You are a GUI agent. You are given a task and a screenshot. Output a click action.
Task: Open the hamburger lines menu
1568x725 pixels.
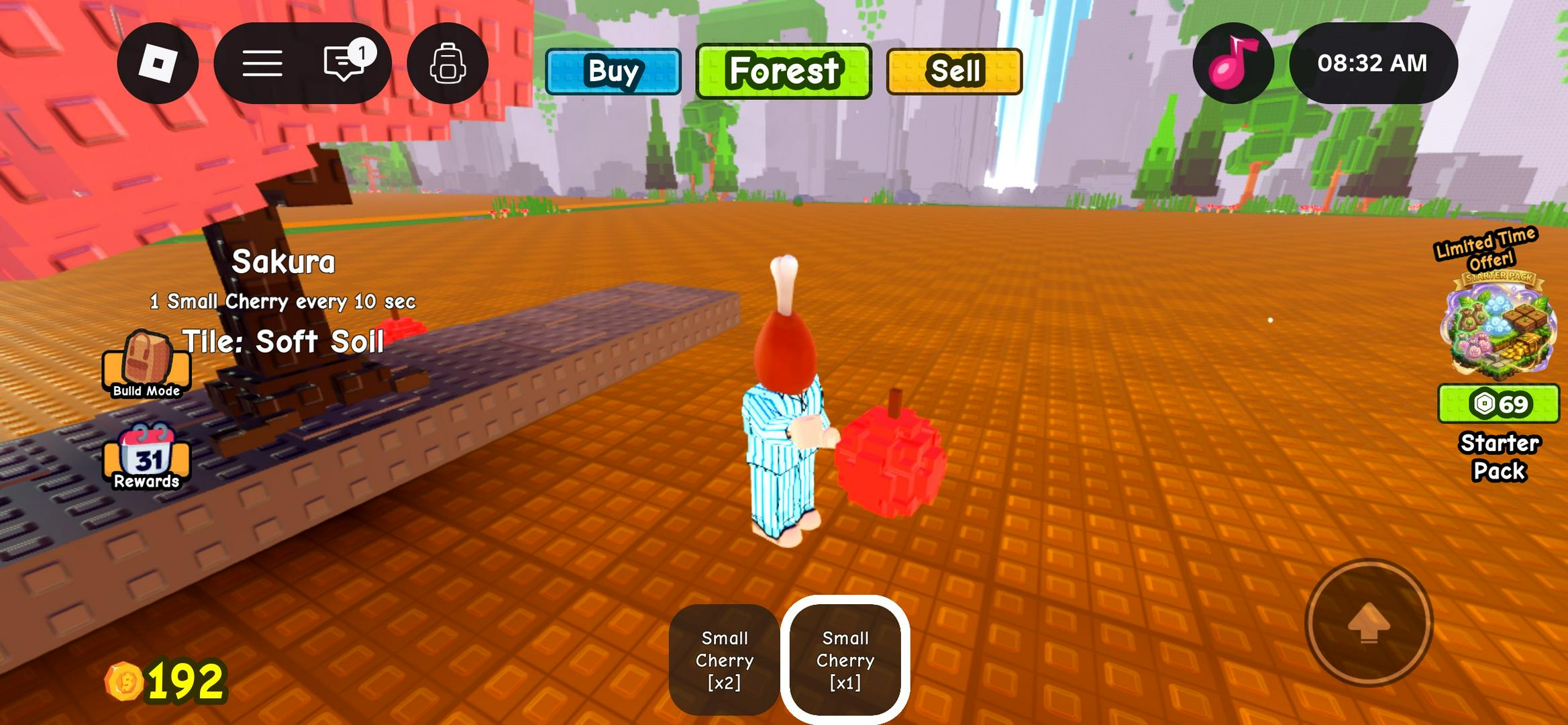262,63
